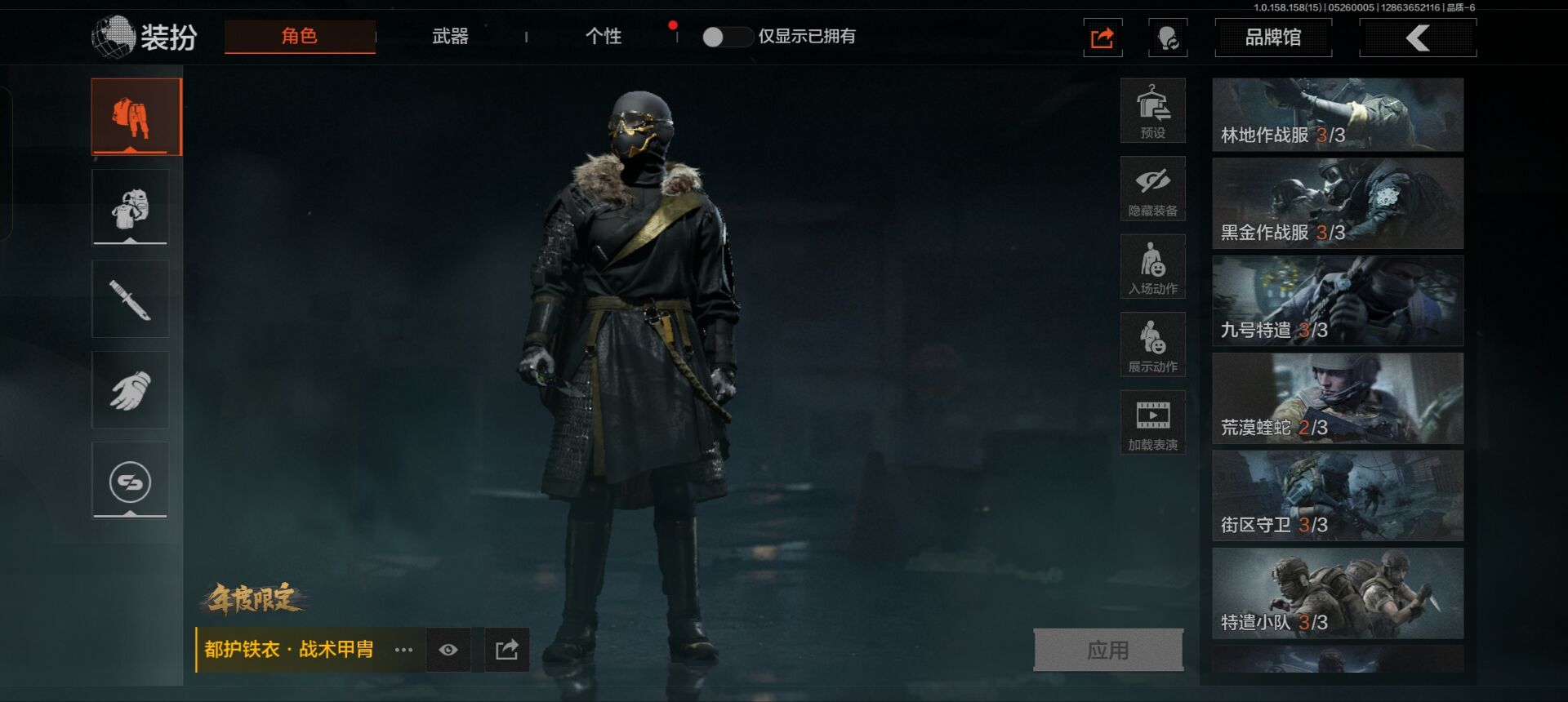
Task: Toggle 仅显示已拥有 switch
Action: pos(726,37)
